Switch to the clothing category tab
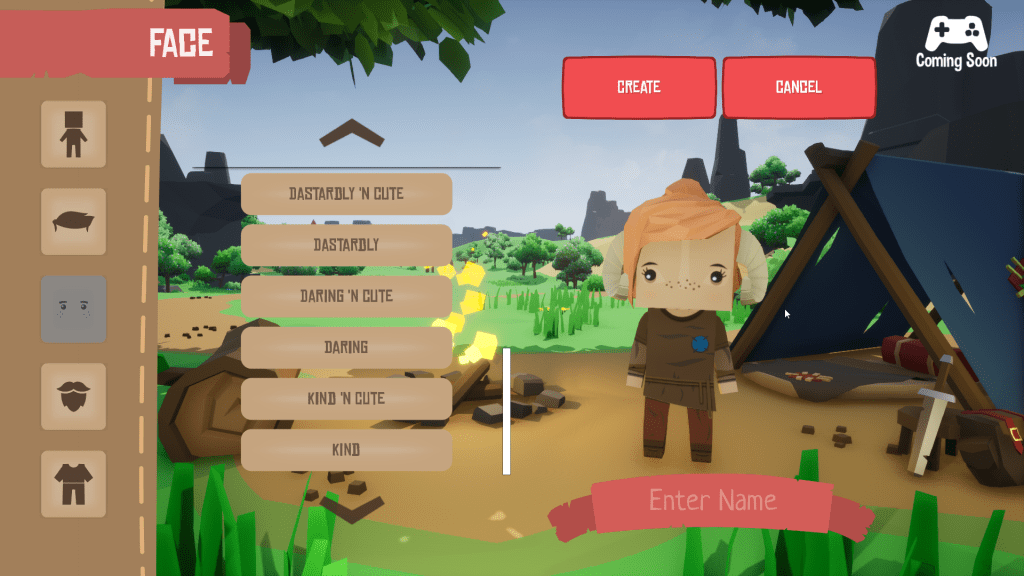Viewport: 1024px width, 576px height. [73, 483]
